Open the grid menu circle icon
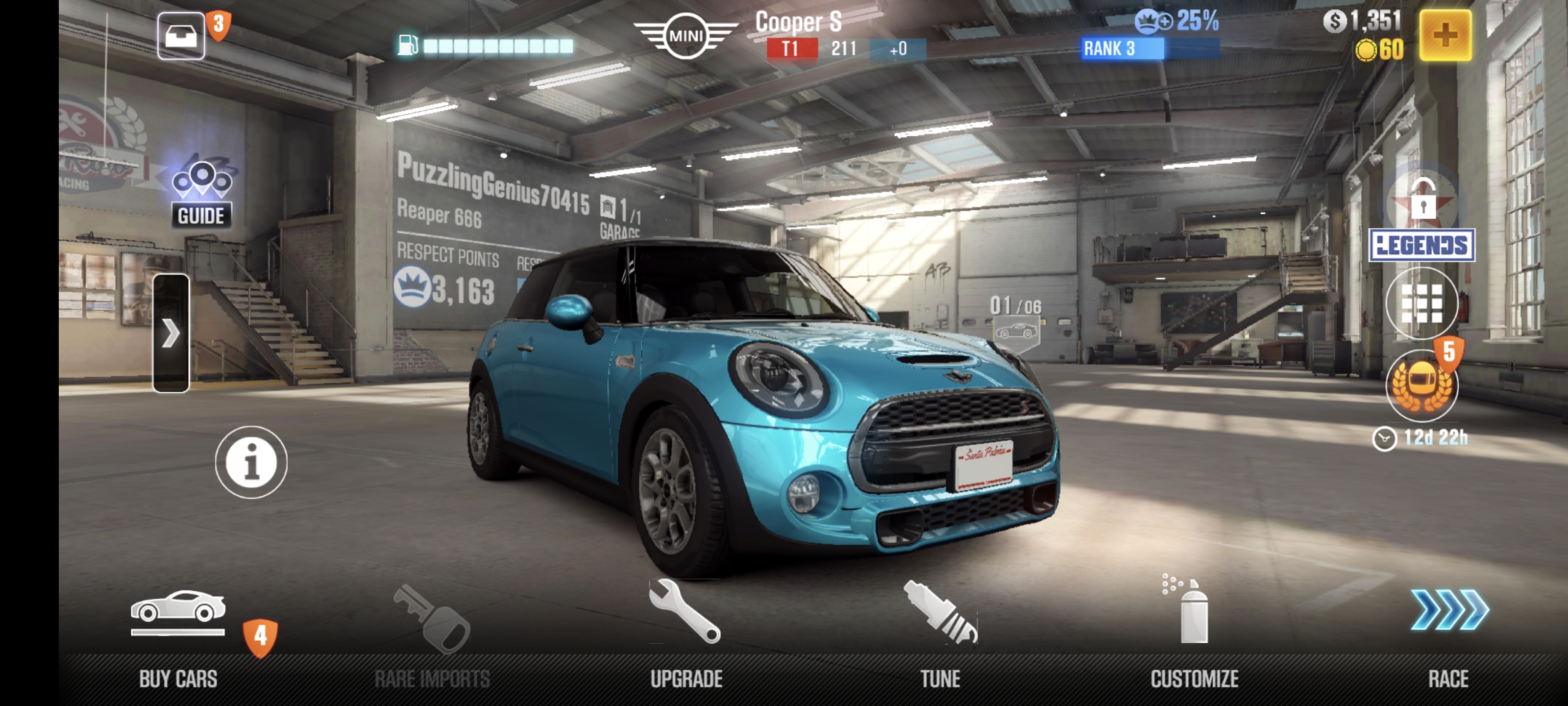The width and height of the screenshot is (1568, 706). tap(1421, 303)
